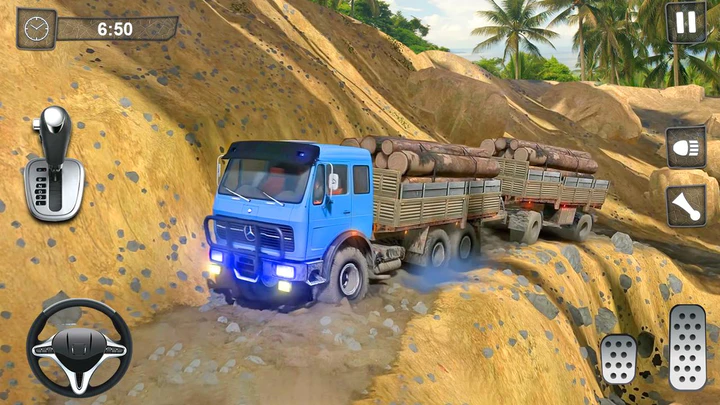The height and width of the screenshot is (405, 720).
Task: Tap the gear shifter control
Action: tap(53, 163)
